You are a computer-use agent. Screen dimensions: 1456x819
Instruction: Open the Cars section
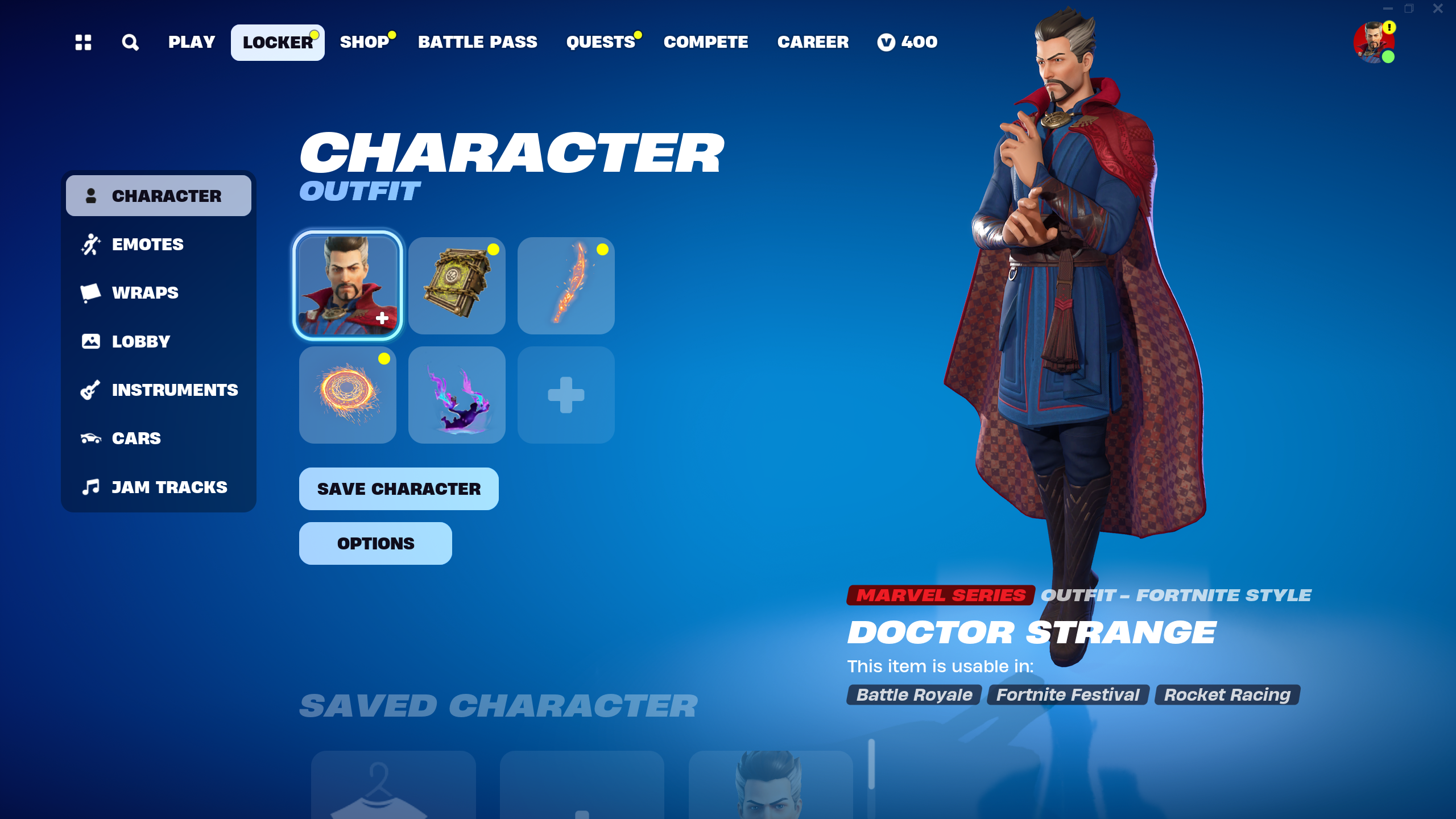[136, 438]
